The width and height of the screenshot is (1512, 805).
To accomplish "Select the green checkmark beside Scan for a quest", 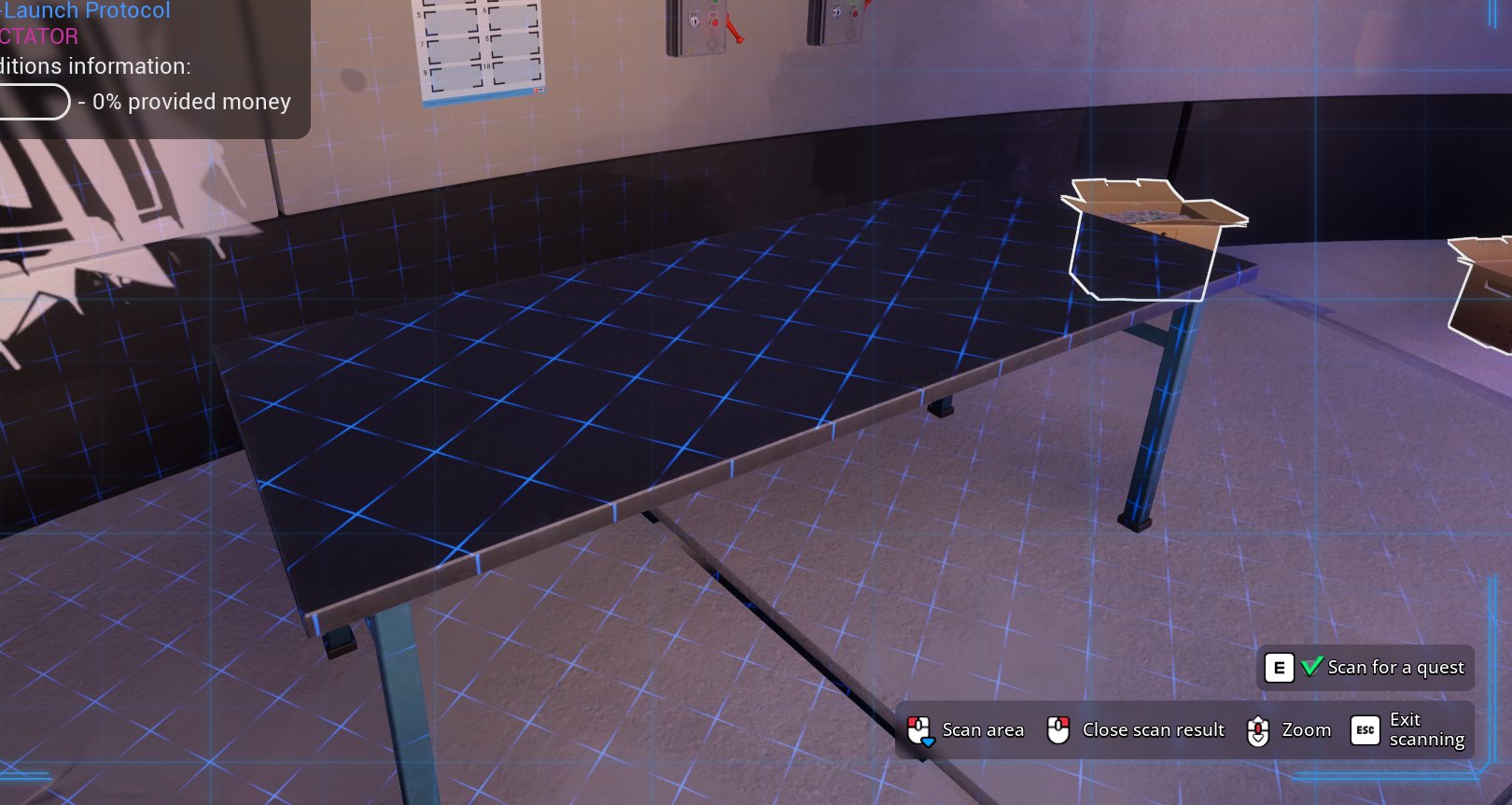I will click(1310, 667).
